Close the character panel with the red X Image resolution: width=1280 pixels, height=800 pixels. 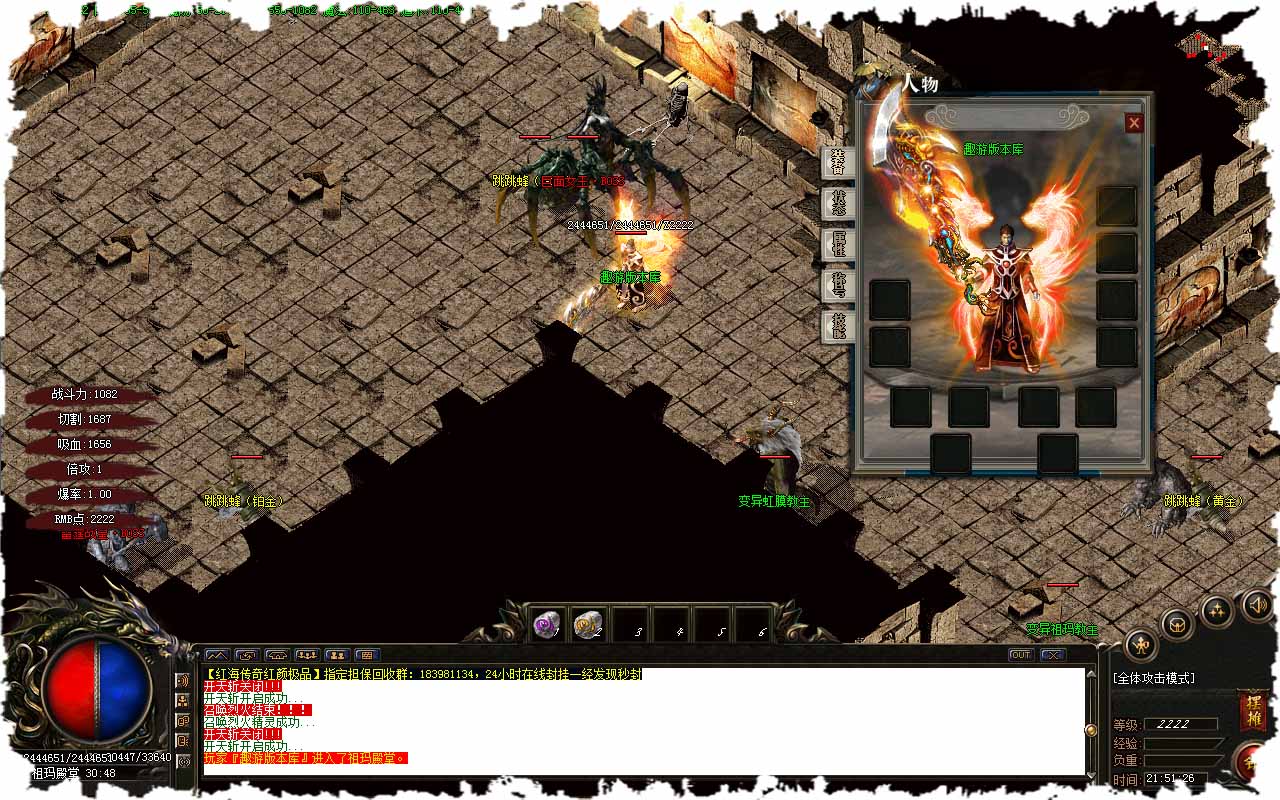coord(1133,123)
